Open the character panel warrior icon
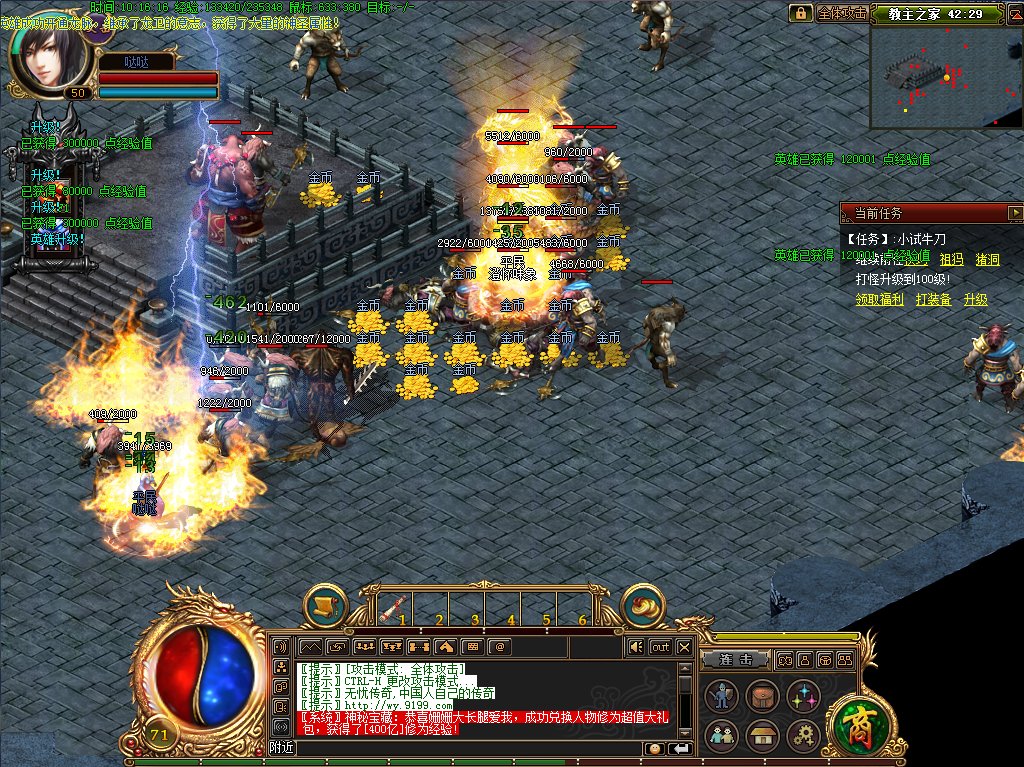This screenshot has width=1024, height=767. (x=721, y=695)
